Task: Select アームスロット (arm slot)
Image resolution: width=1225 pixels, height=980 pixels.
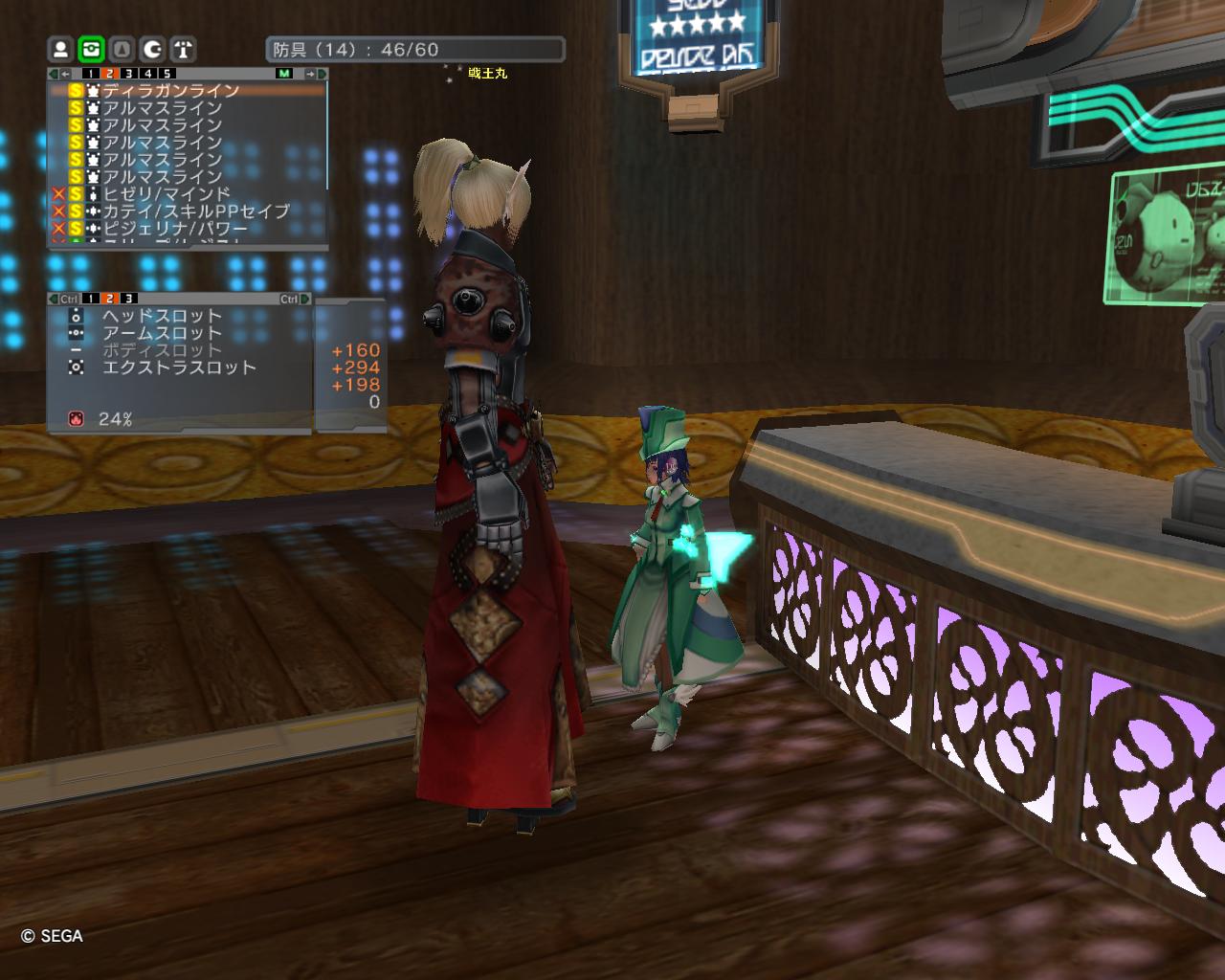Action: pyautogui.click(x=162, y=333)
